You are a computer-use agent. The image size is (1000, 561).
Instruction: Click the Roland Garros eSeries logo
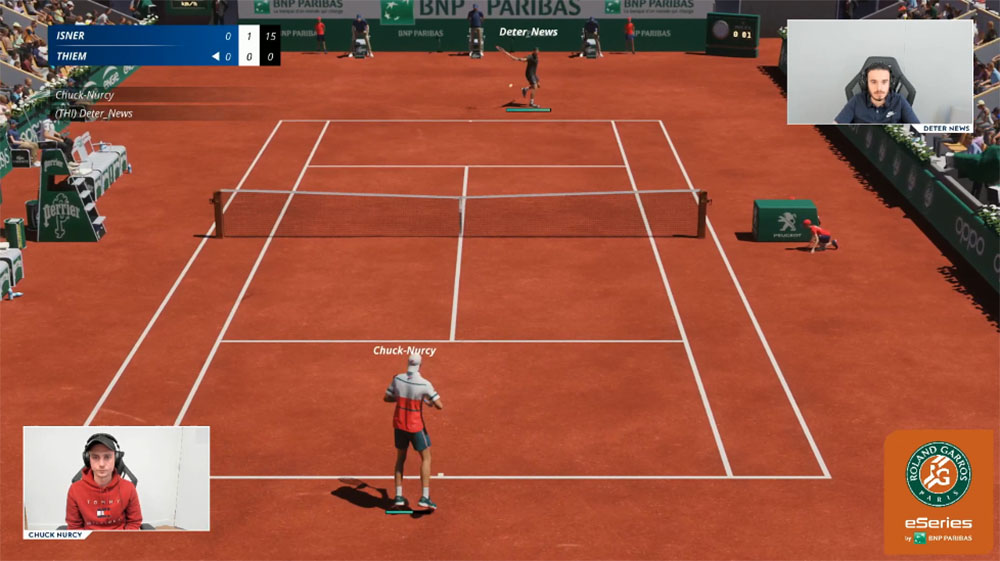point(938,492)
